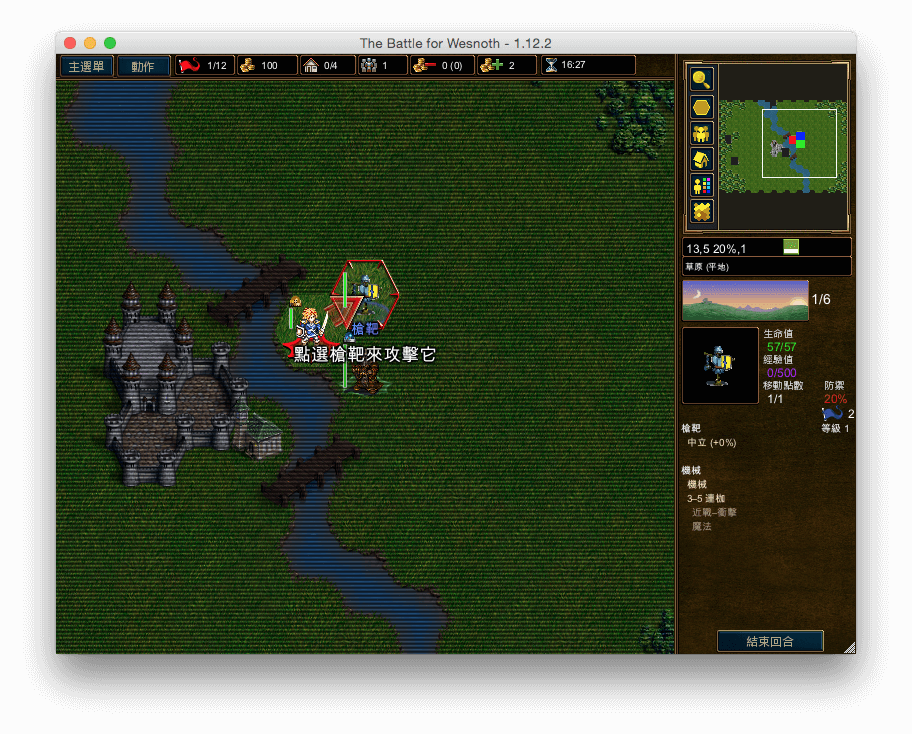This screenshot has height=734, width=912.
Task: Minimize the window with yellow button
Action: [x=90, y=43]
